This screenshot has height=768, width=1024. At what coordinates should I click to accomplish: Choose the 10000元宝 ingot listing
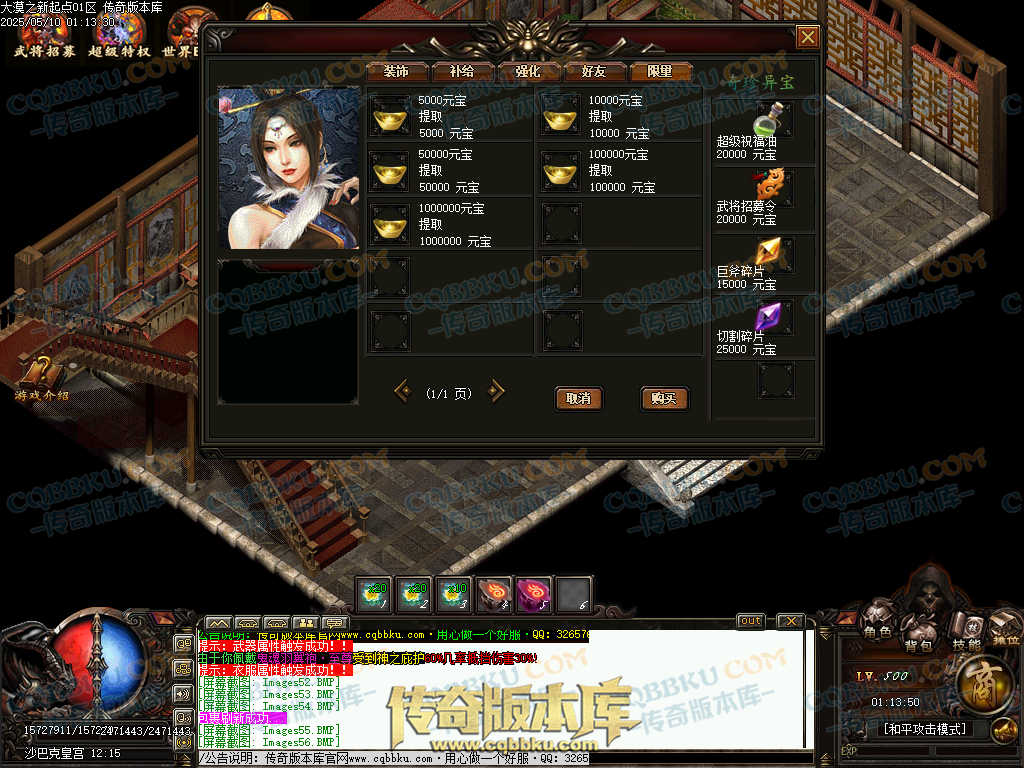tap(561, 118)
